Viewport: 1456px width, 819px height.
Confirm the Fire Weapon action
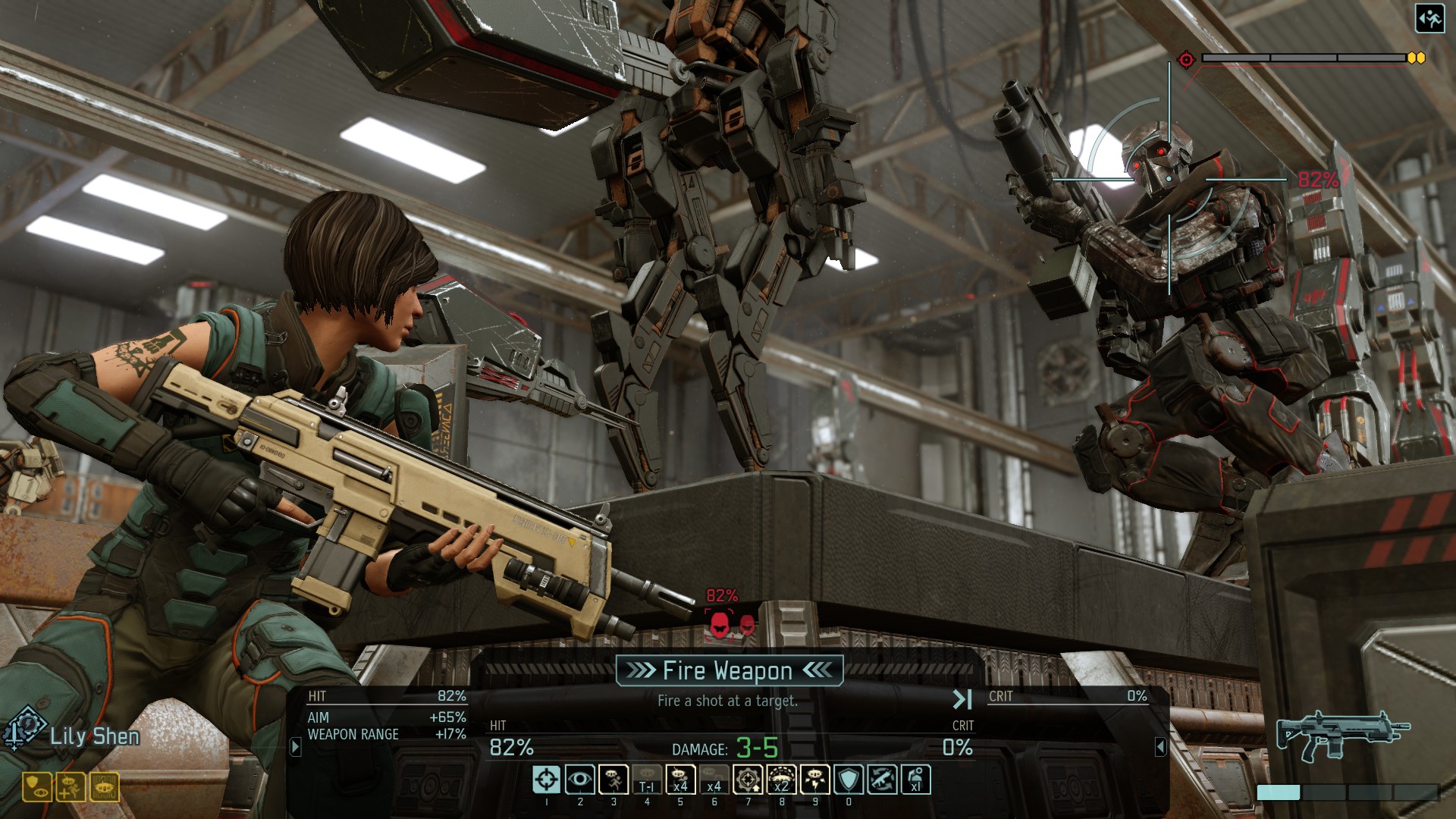[x=729, y=671]
